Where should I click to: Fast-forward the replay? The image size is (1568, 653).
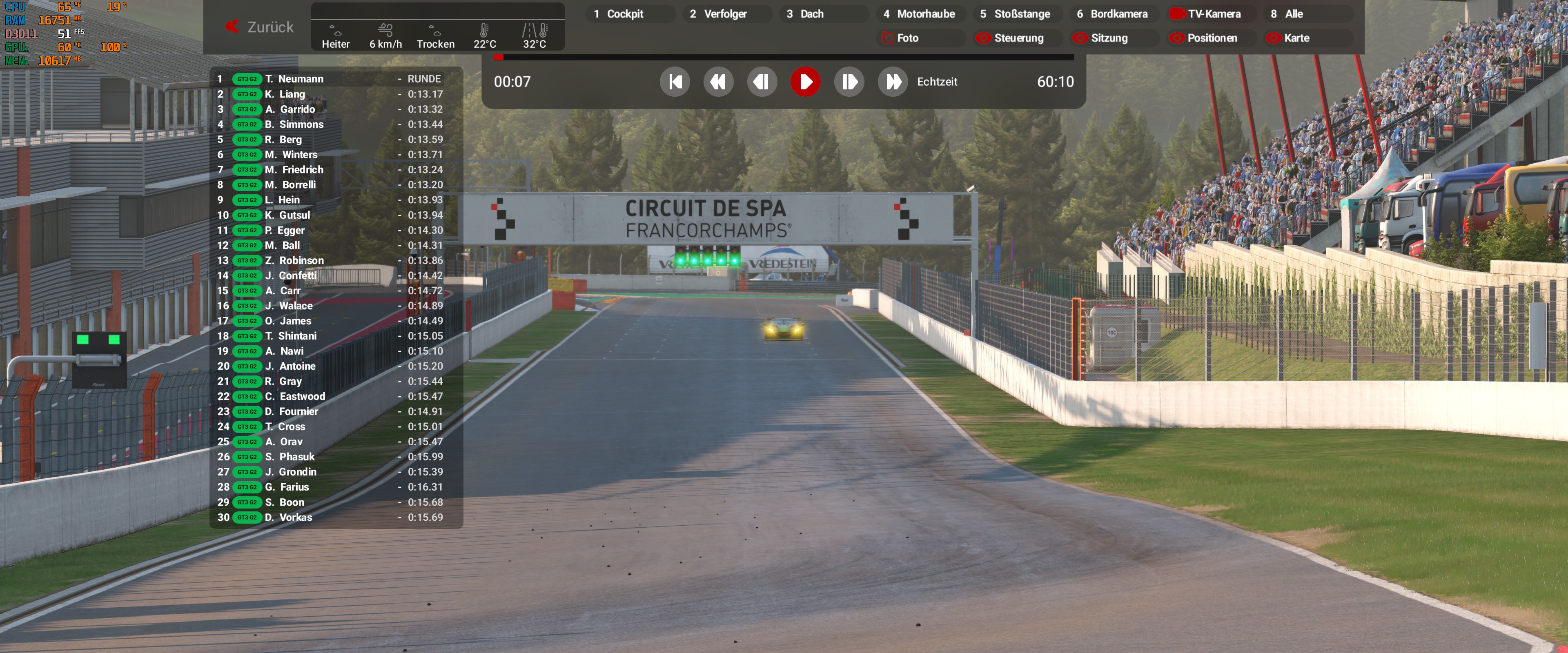(892, 82)
